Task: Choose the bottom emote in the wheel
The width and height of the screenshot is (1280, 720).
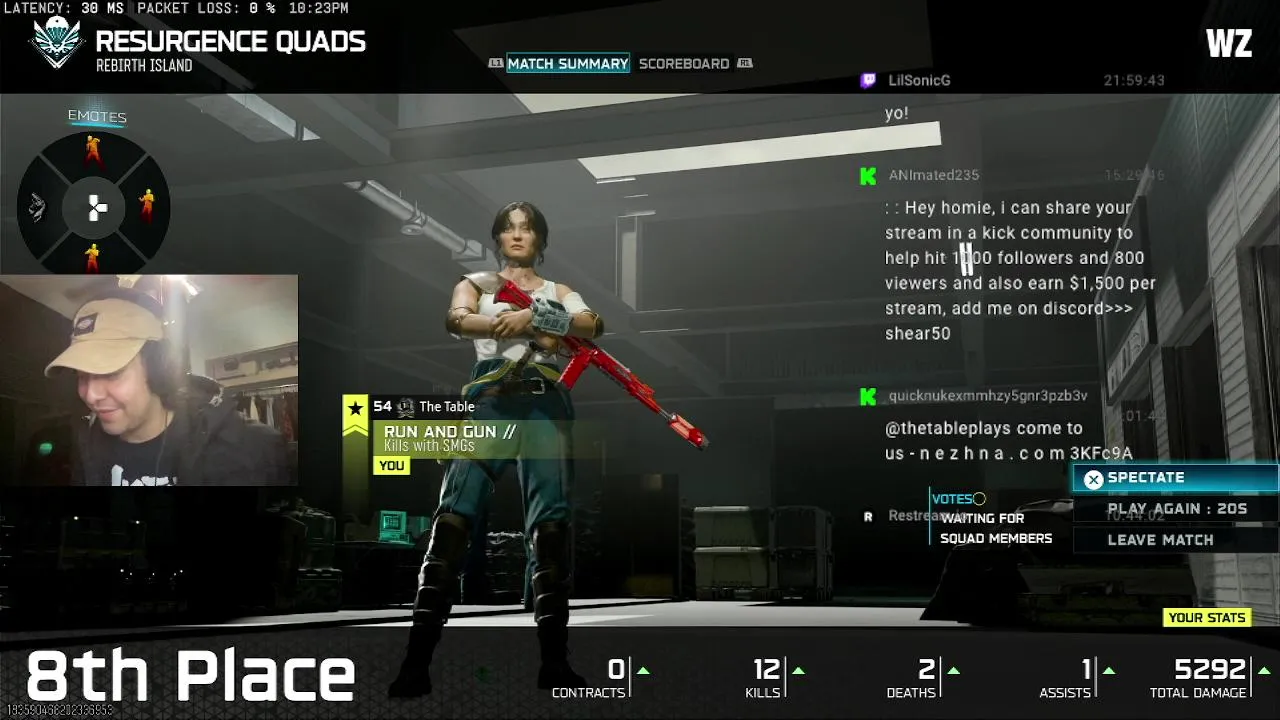Action: [93, 258]
